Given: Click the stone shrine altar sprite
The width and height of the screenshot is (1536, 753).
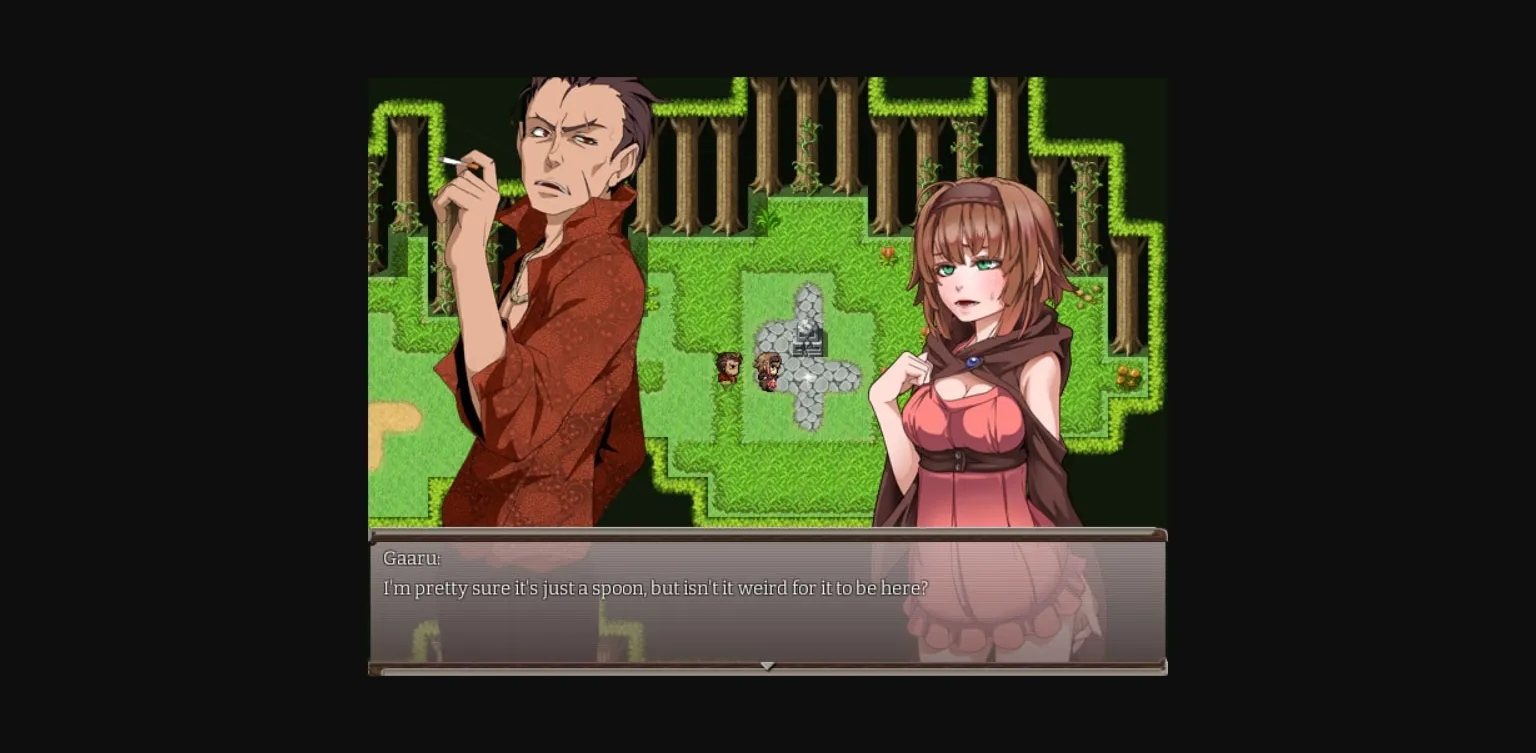Looking at the screenshot, I should click(x=809, y=337).
